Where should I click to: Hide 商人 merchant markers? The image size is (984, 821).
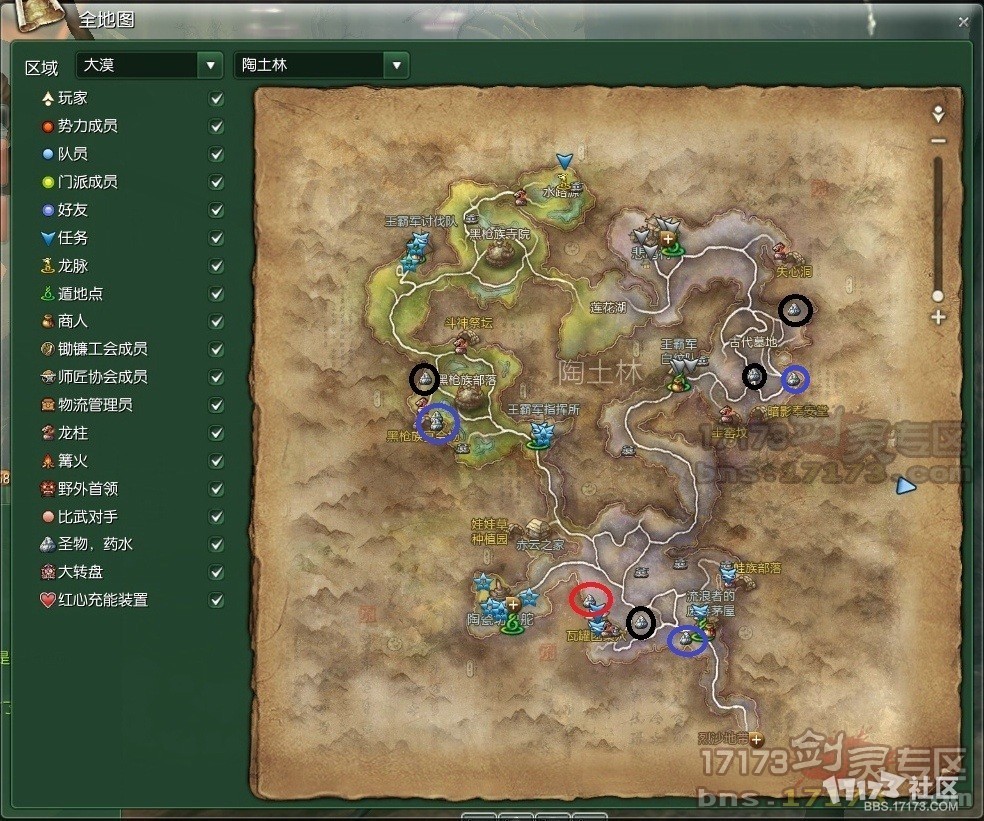pyautogui.click(x=216, y=322)
